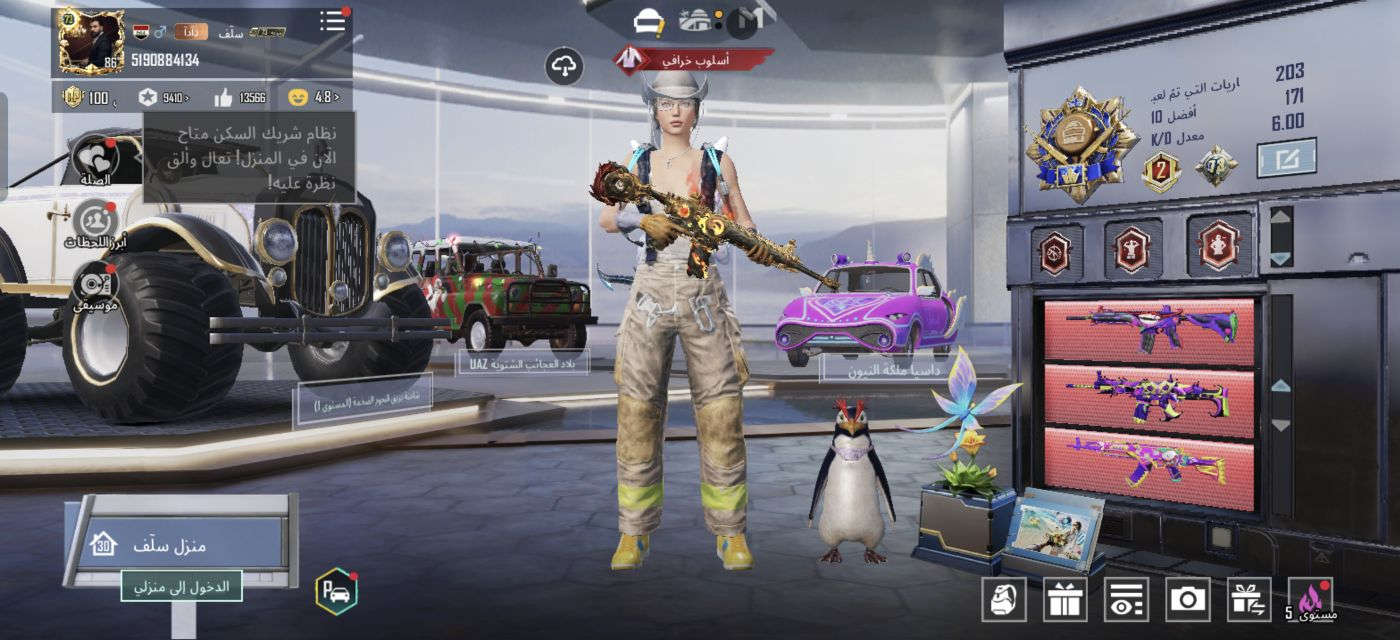Open the popularity star 9410 entry
The height and width of the screenshot is (640, 1400).
pos(162,97)
